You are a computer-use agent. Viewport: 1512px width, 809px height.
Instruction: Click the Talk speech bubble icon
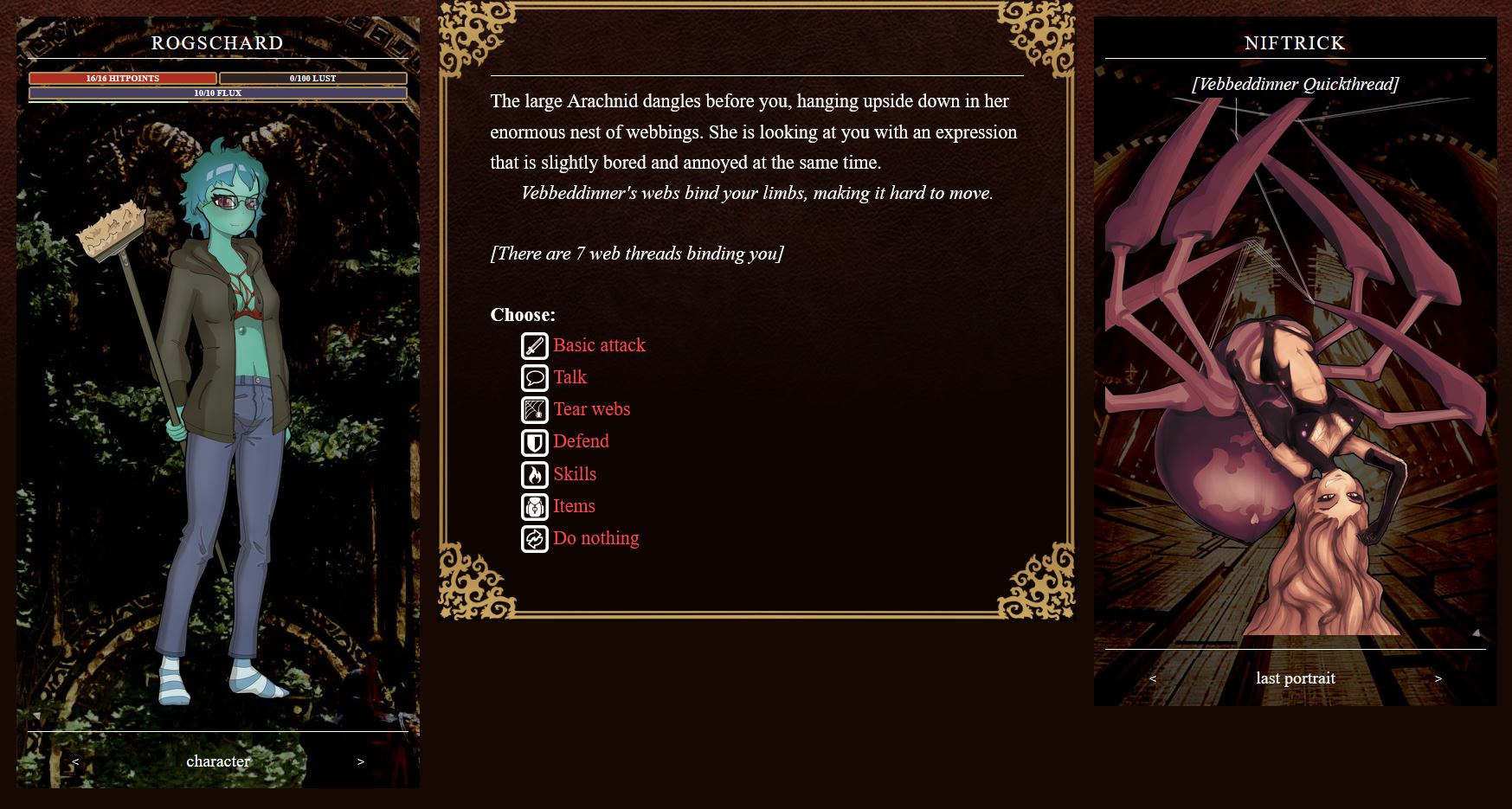point(534,377)
